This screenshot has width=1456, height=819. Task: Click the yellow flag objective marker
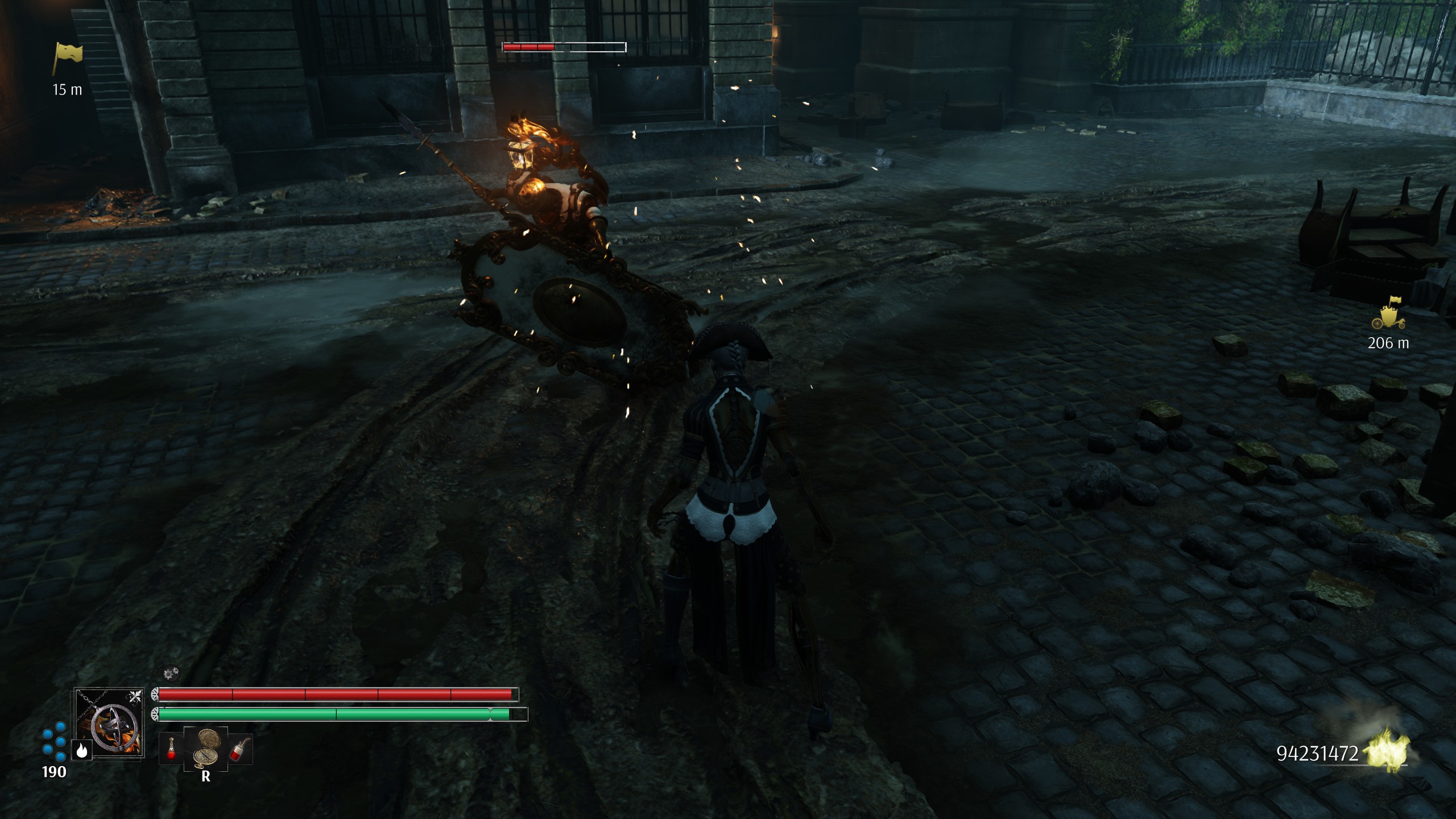click(x=68, y=59)
